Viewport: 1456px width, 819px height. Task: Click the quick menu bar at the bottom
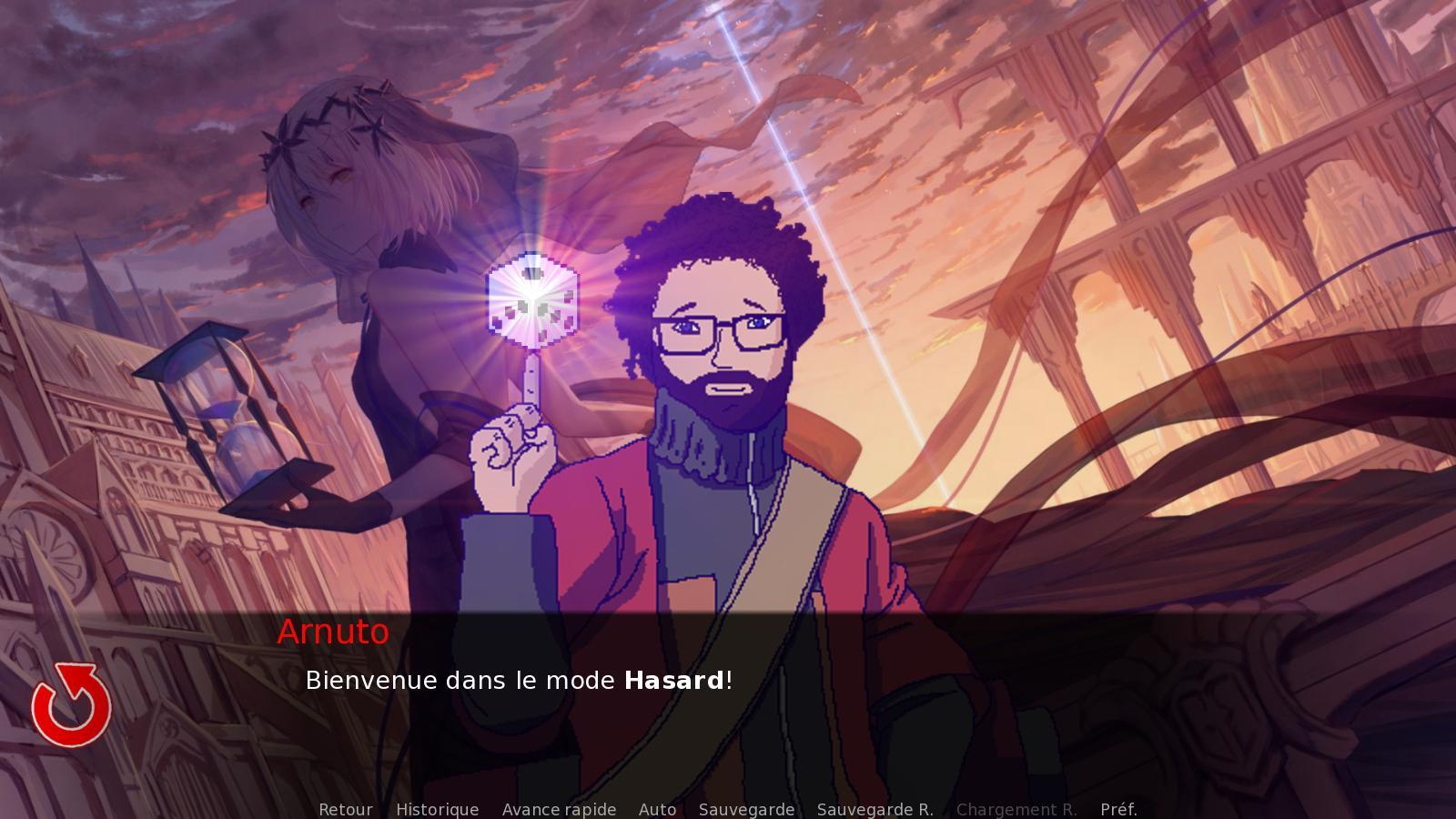click(x=728, y=809)
